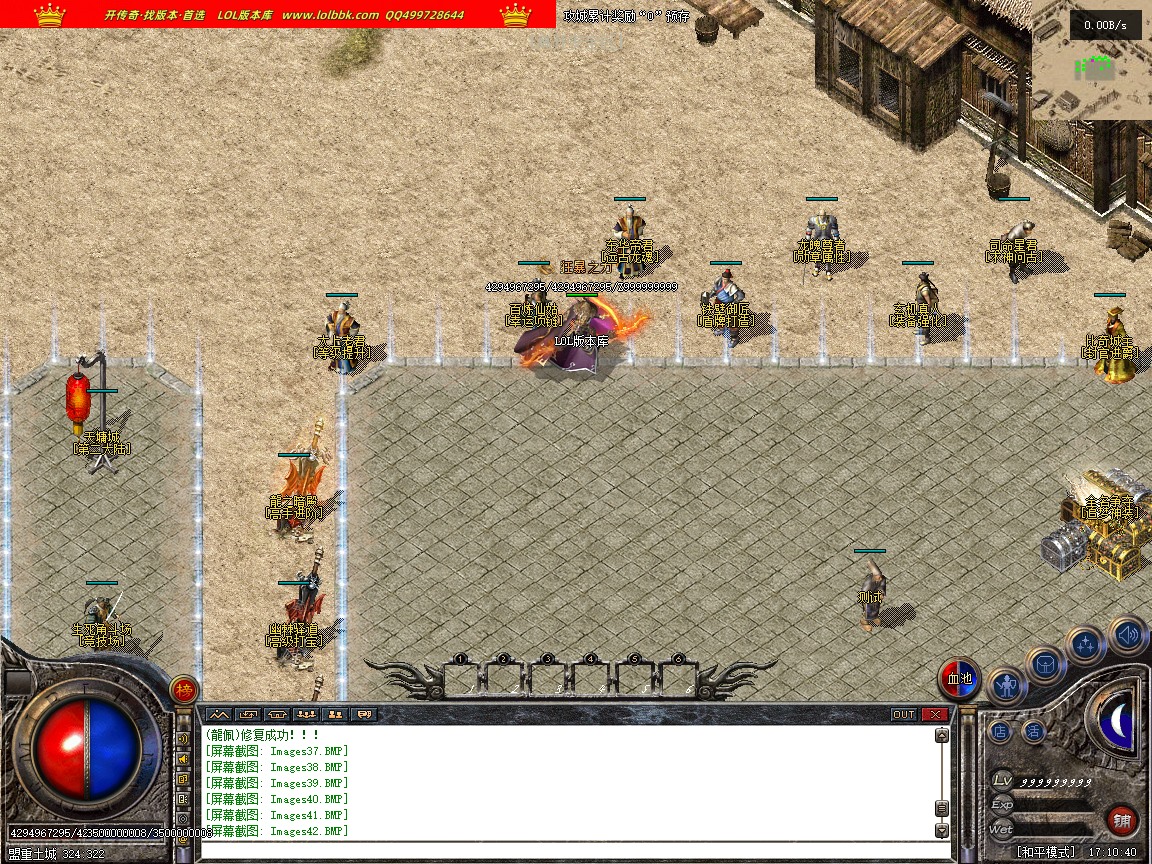Click the three-people group chat toolbar button

tap(306, 714)
